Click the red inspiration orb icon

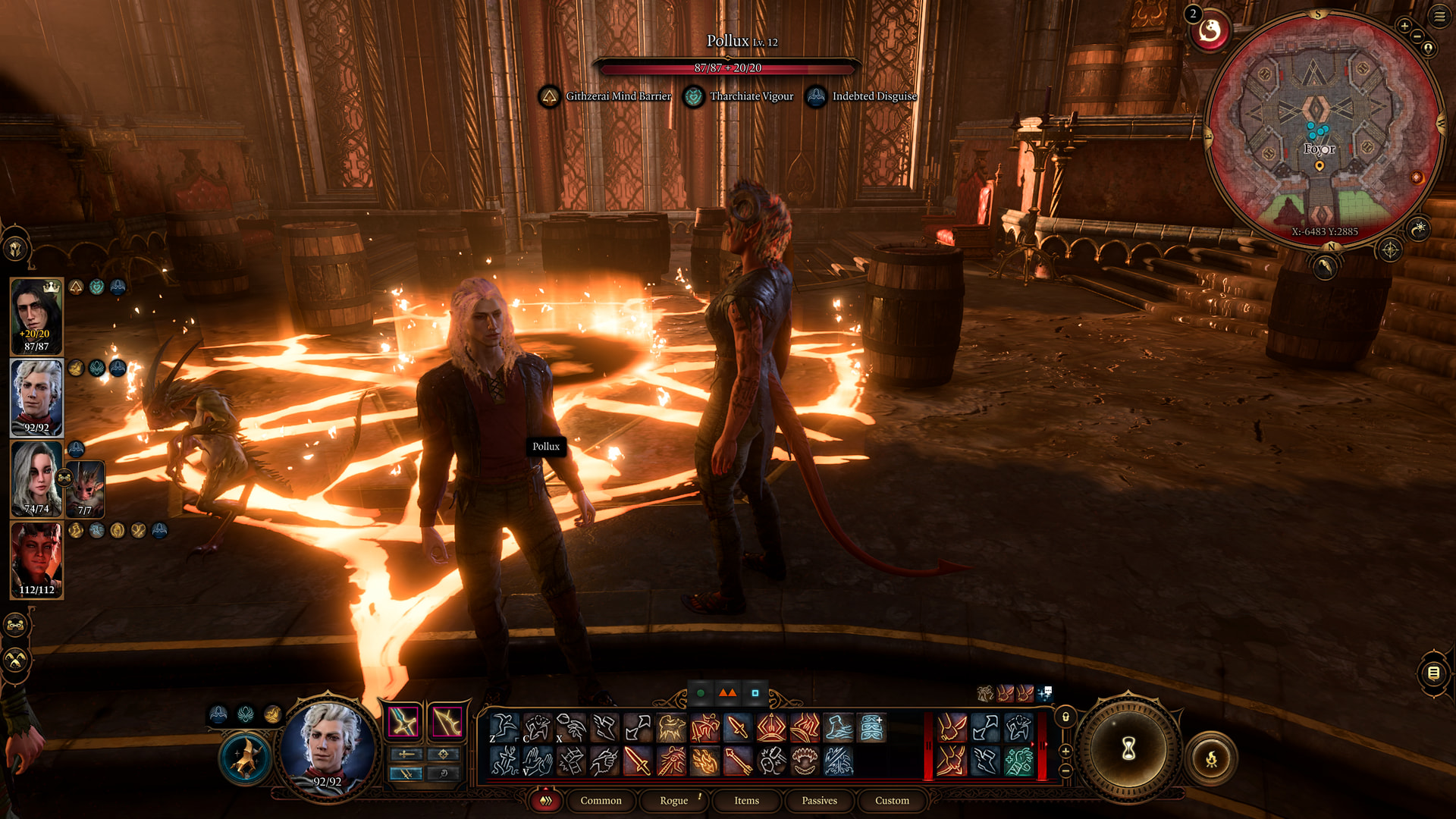[x=1210, y=32]
